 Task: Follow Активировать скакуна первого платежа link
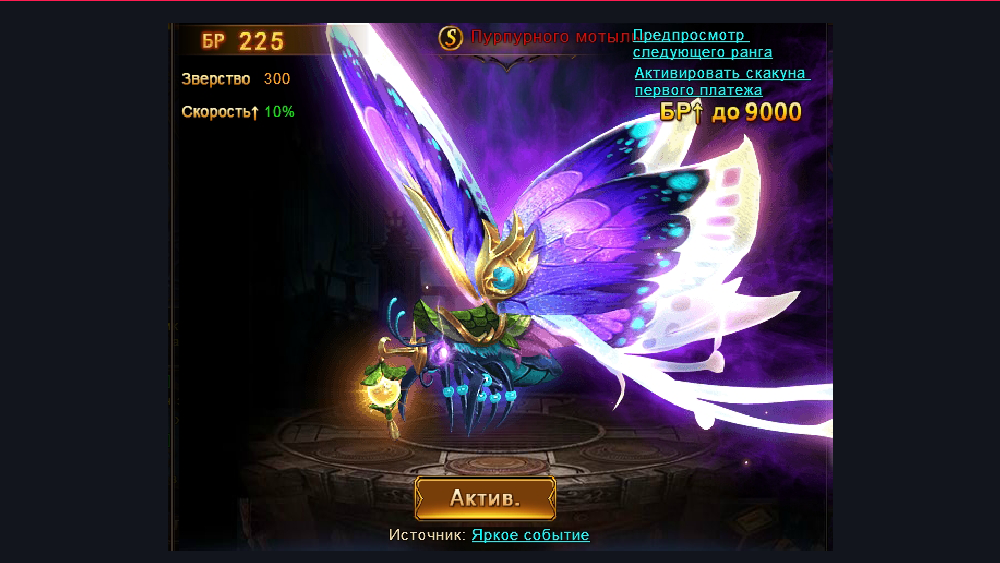721,82
